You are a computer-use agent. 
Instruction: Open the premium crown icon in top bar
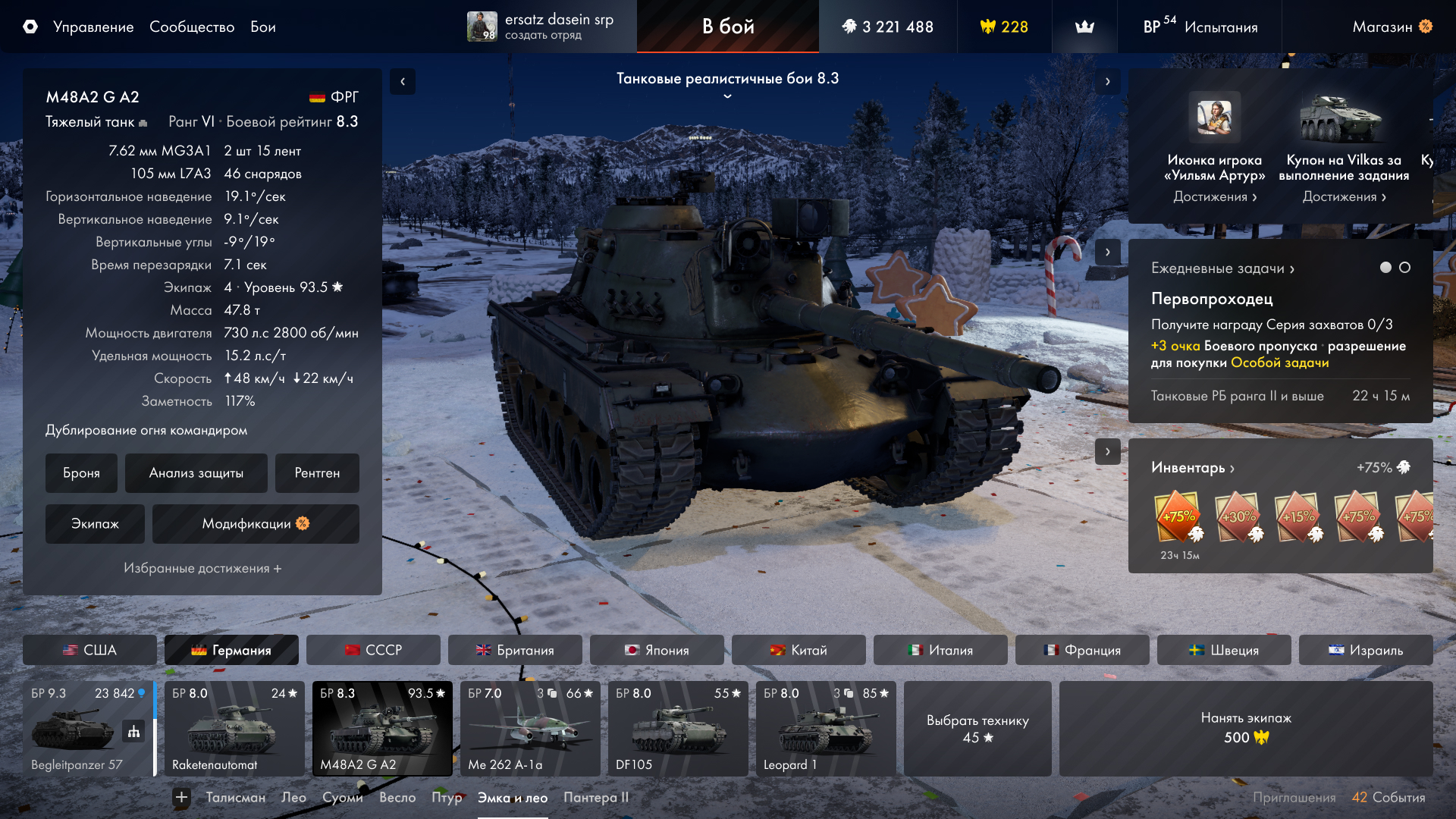[x=1084, y=27]
